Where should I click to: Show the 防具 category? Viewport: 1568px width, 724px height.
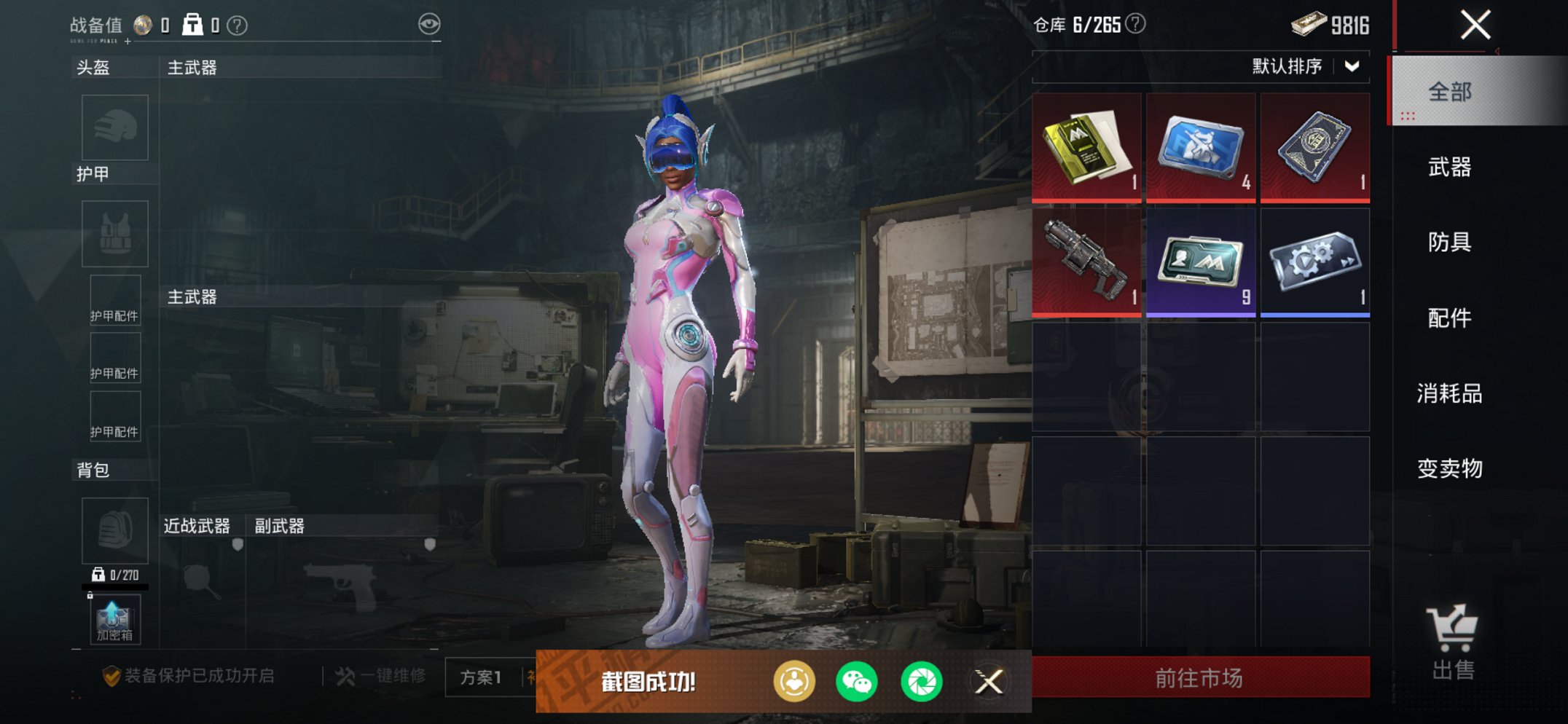pos(1450,243)
